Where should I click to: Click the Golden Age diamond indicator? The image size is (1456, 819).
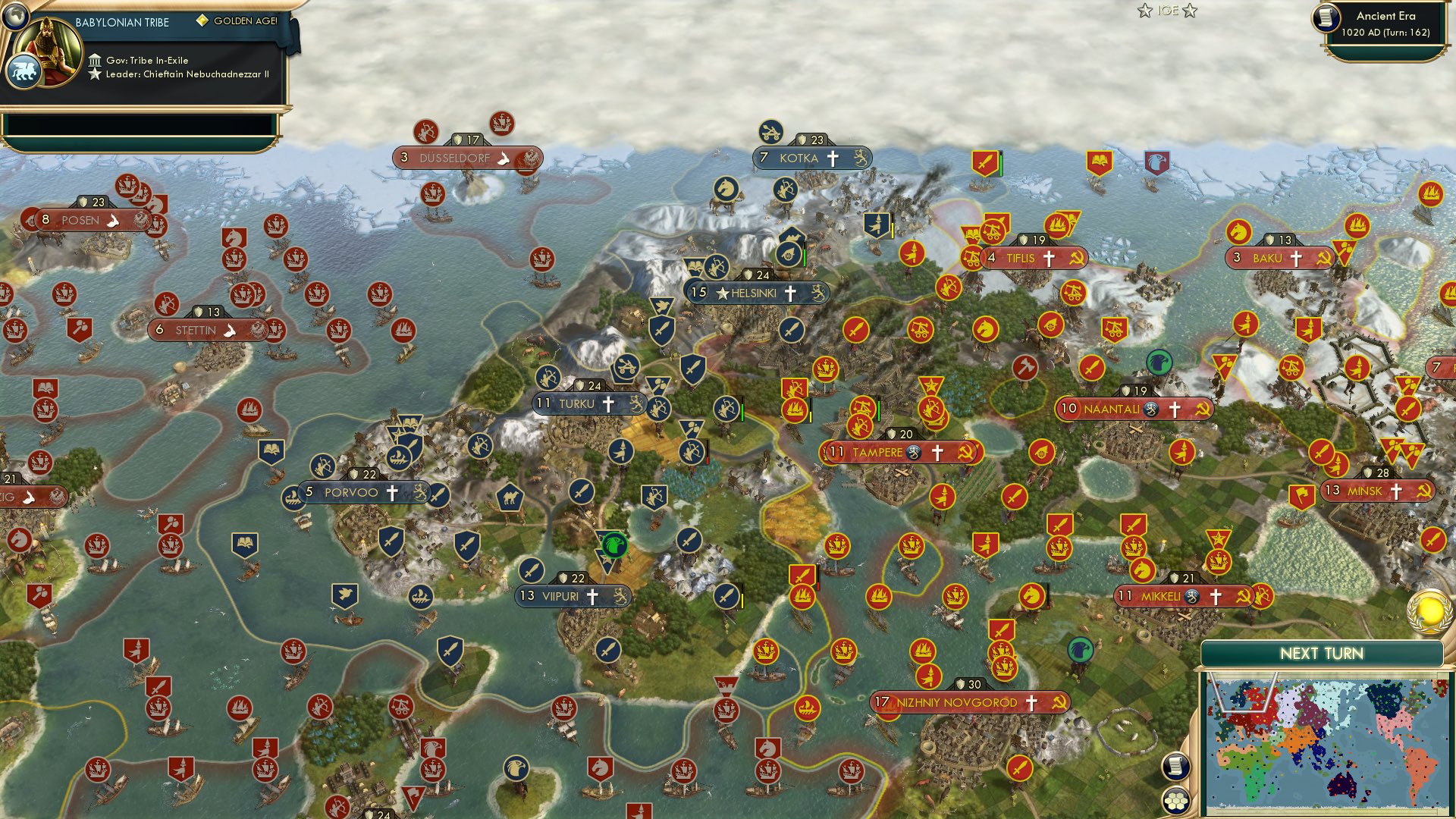202,22
